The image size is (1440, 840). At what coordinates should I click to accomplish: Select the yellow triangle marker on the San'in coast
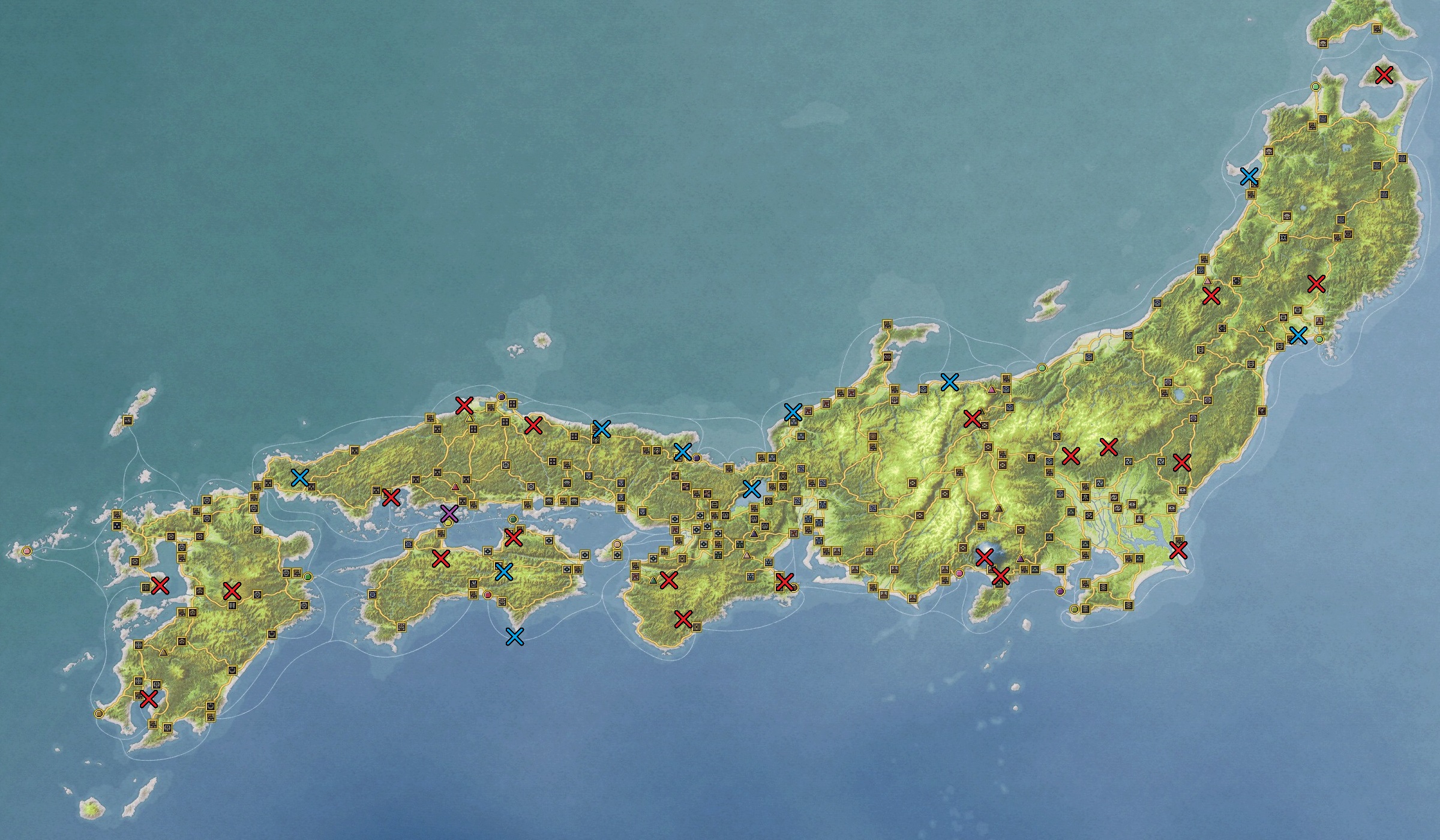[x=470, y=419]
